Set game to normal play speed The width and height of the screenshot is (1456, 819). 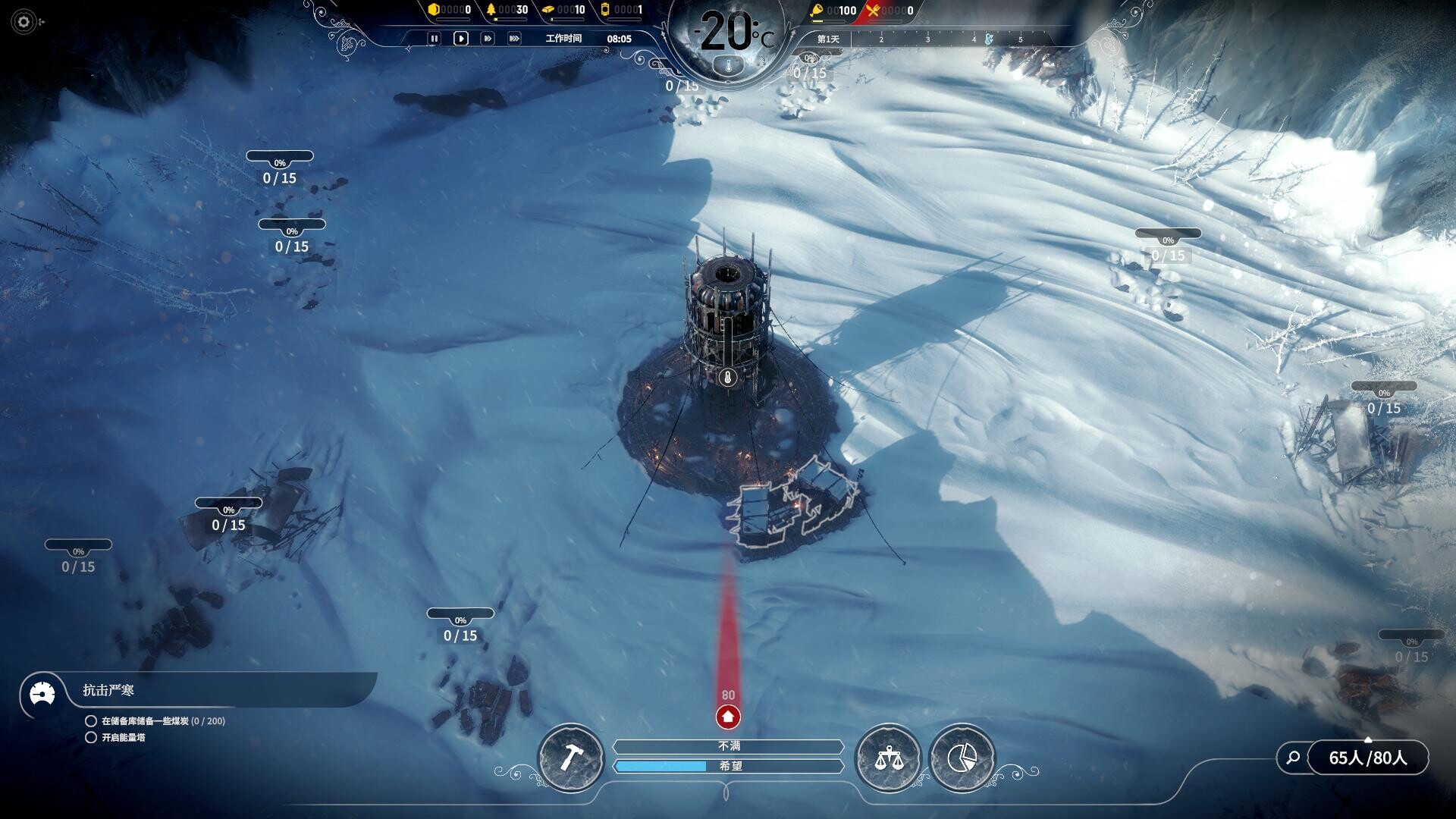[x=460, y=39]
